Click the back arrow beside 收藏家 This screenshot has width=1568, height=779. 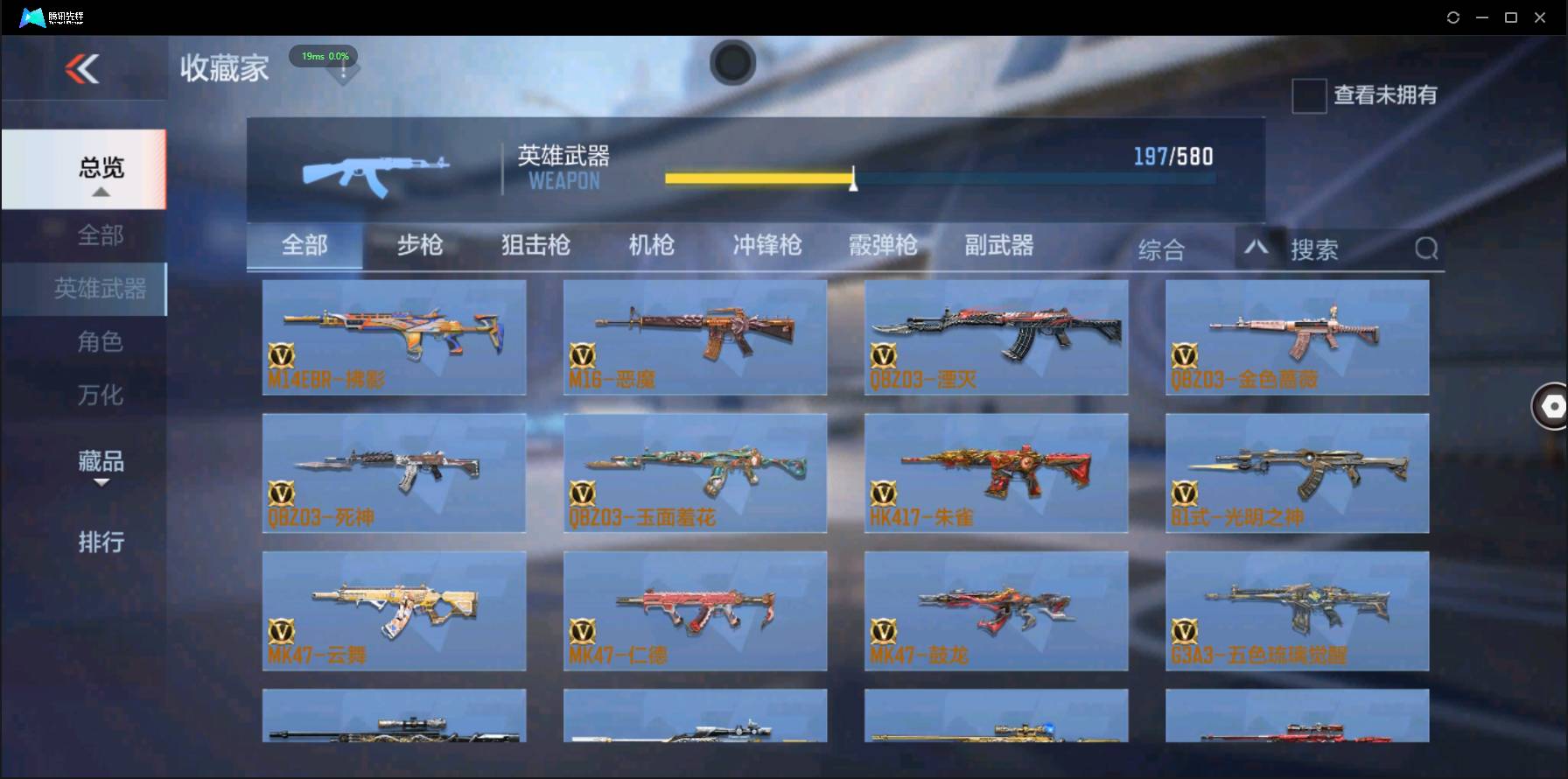[80, 70]
